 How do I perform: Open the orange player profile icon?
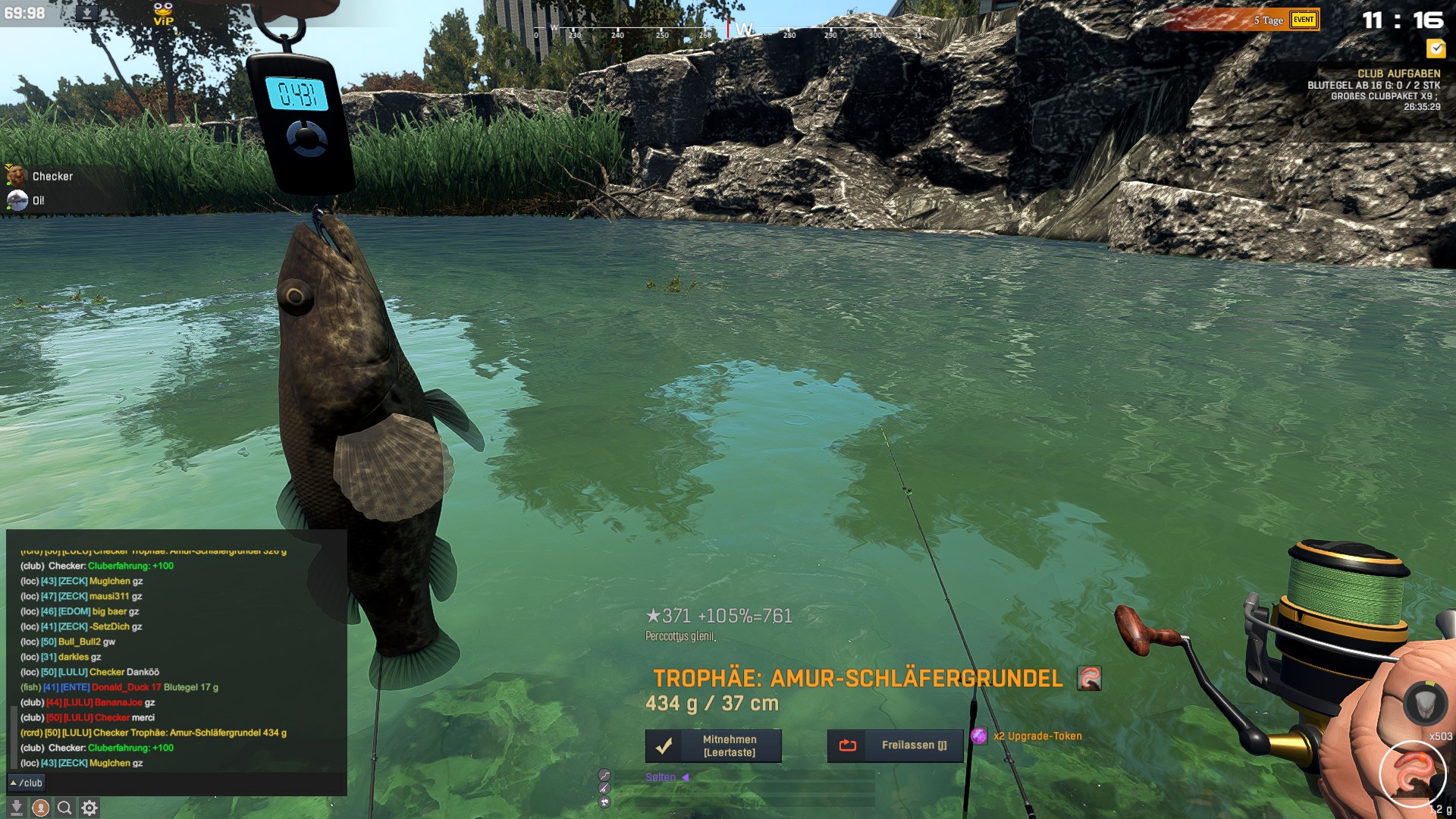click(x=41, y=808)
